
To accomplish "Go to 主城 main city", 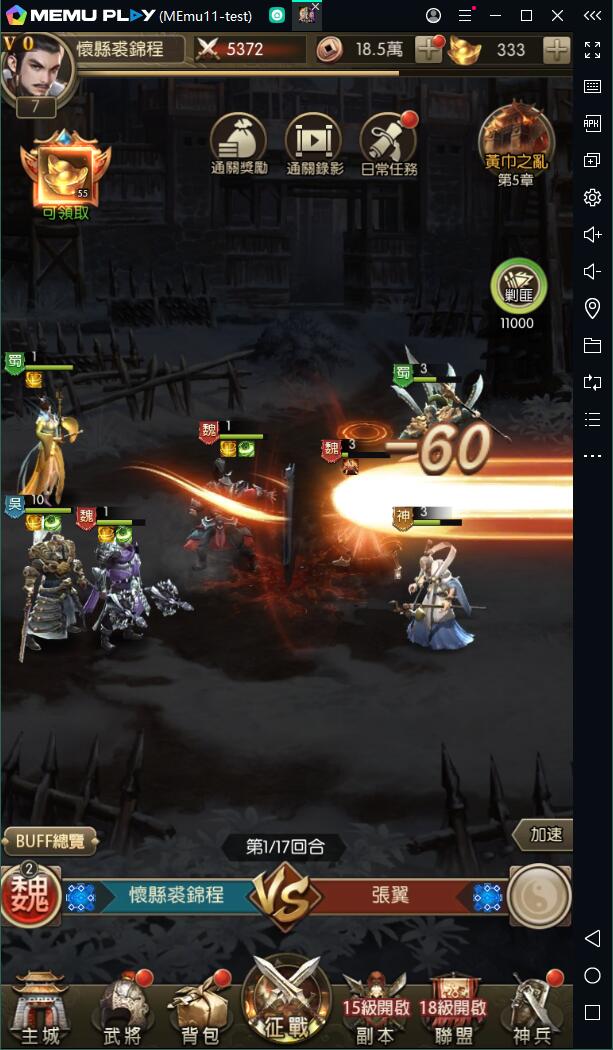I will pyautogui.click(x=40, y=1007).
